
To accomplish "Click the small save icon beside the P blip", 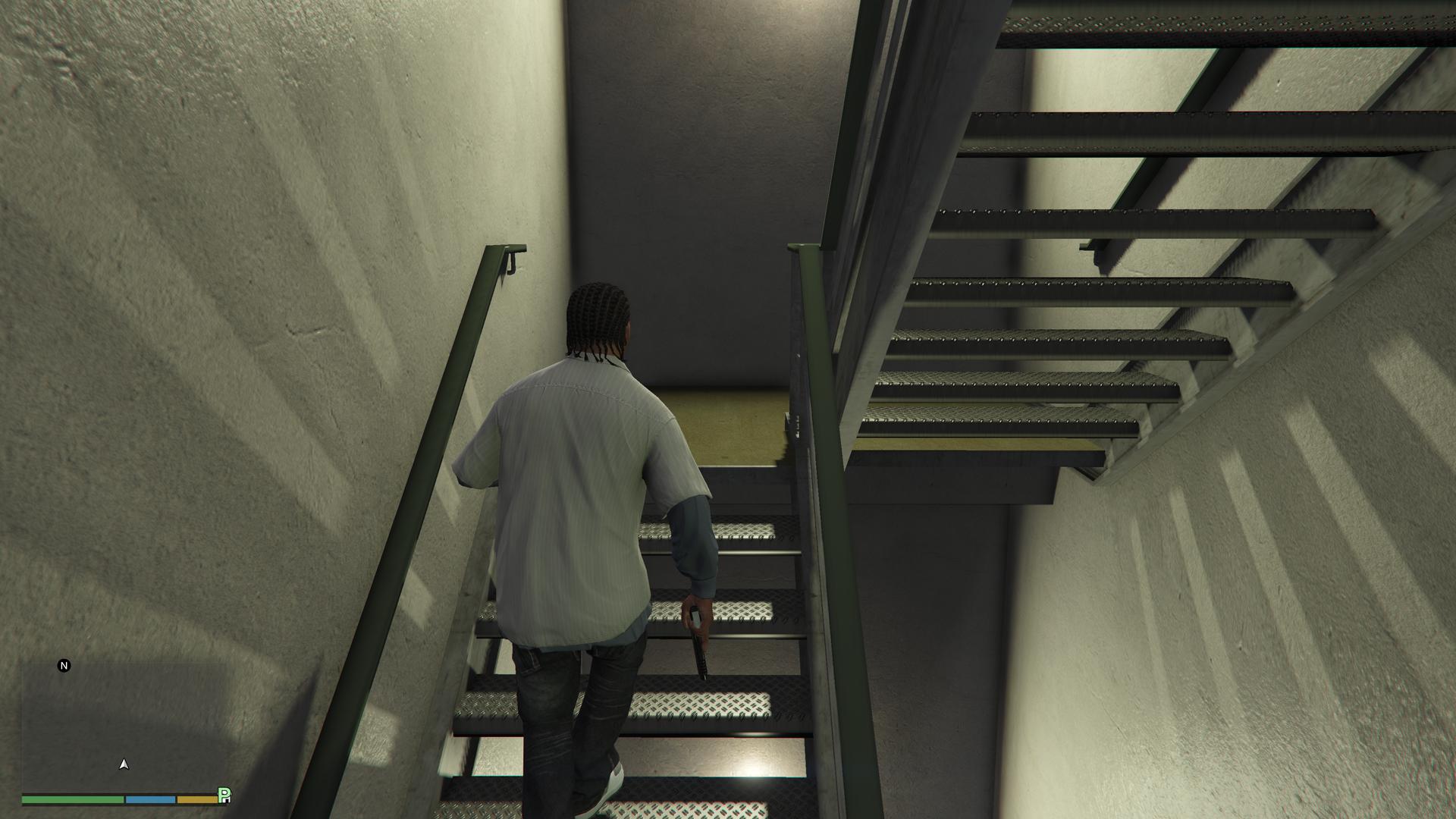I will click(227, 802).
